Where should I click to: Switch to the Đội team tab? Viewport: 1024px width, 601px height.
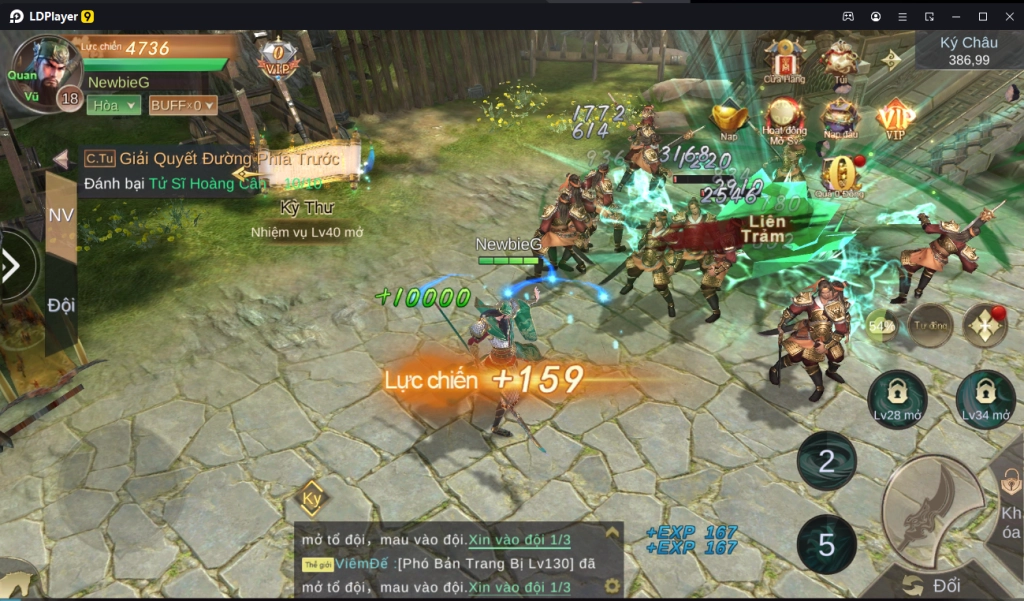[61, 305]
